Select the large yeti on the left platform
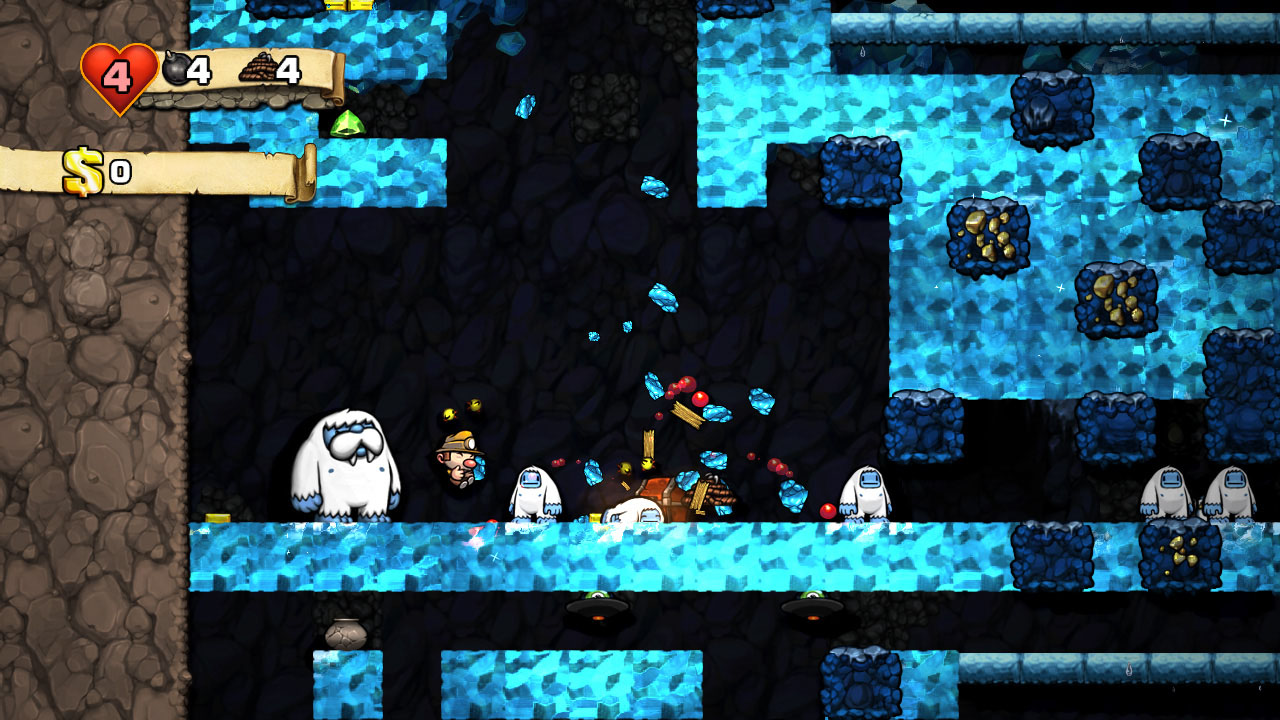The height and width of the screenshot is (720, 1280). point(350,465)
